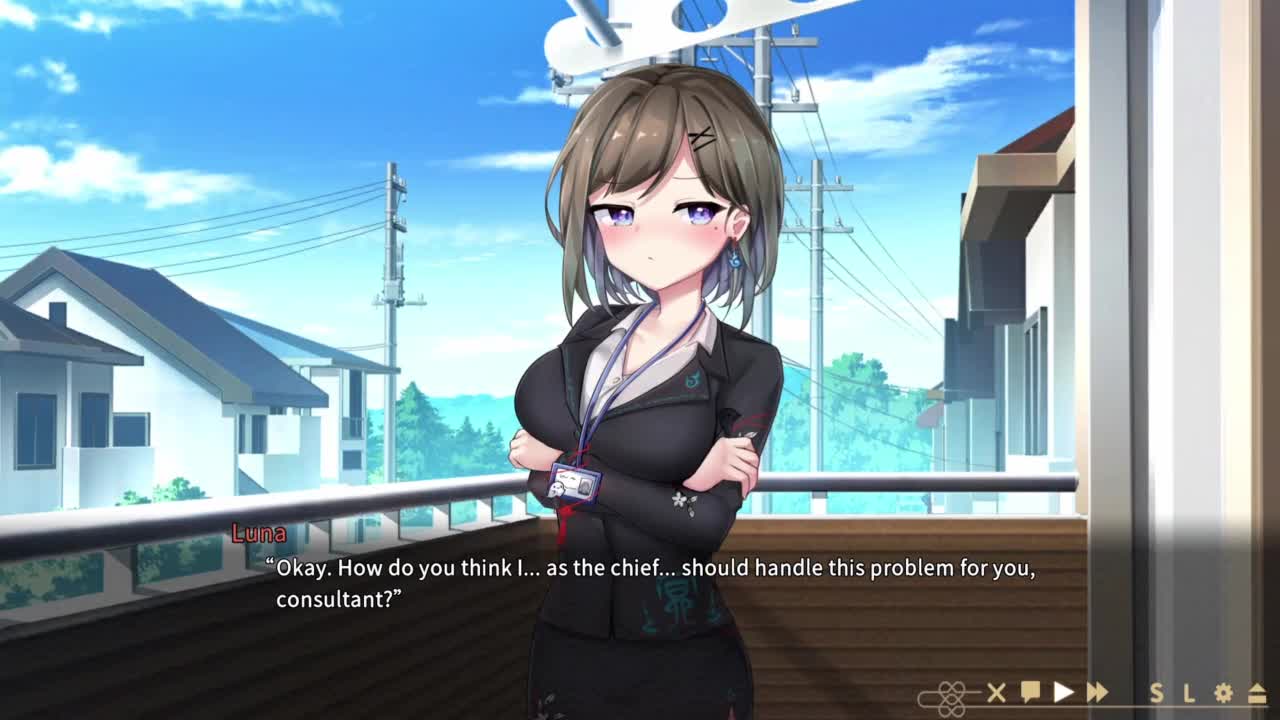Open the Load menu via L
This screenshot has height=720, width=1280.
1189,693
